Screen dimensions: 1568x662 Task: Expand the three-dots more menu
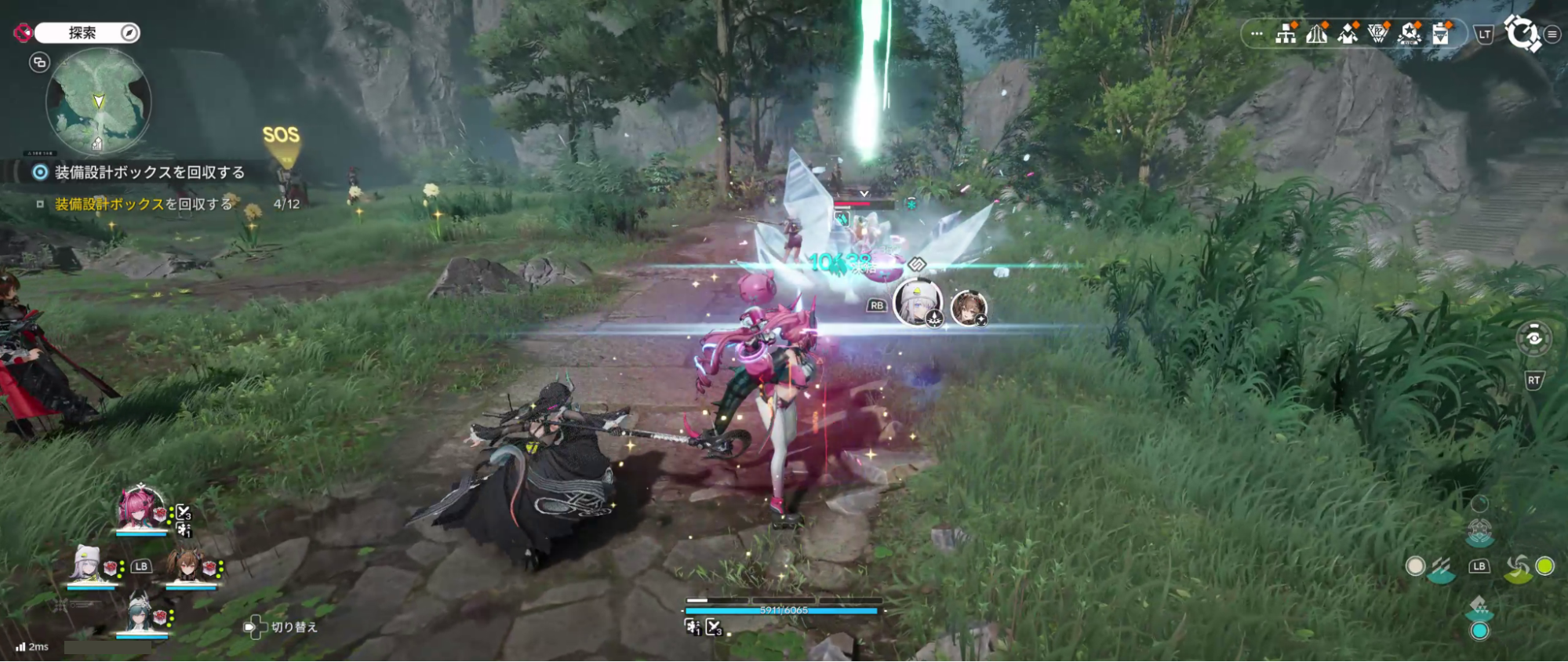click(x=1257, y=35)
